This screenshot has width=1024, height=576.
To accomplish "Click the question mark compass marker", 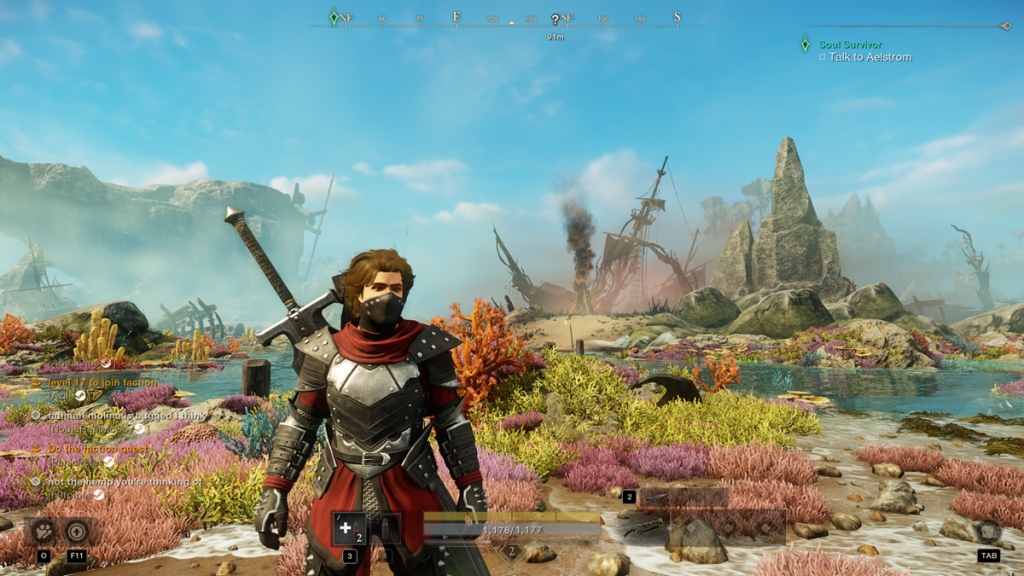I will click(x=555, y=20).
